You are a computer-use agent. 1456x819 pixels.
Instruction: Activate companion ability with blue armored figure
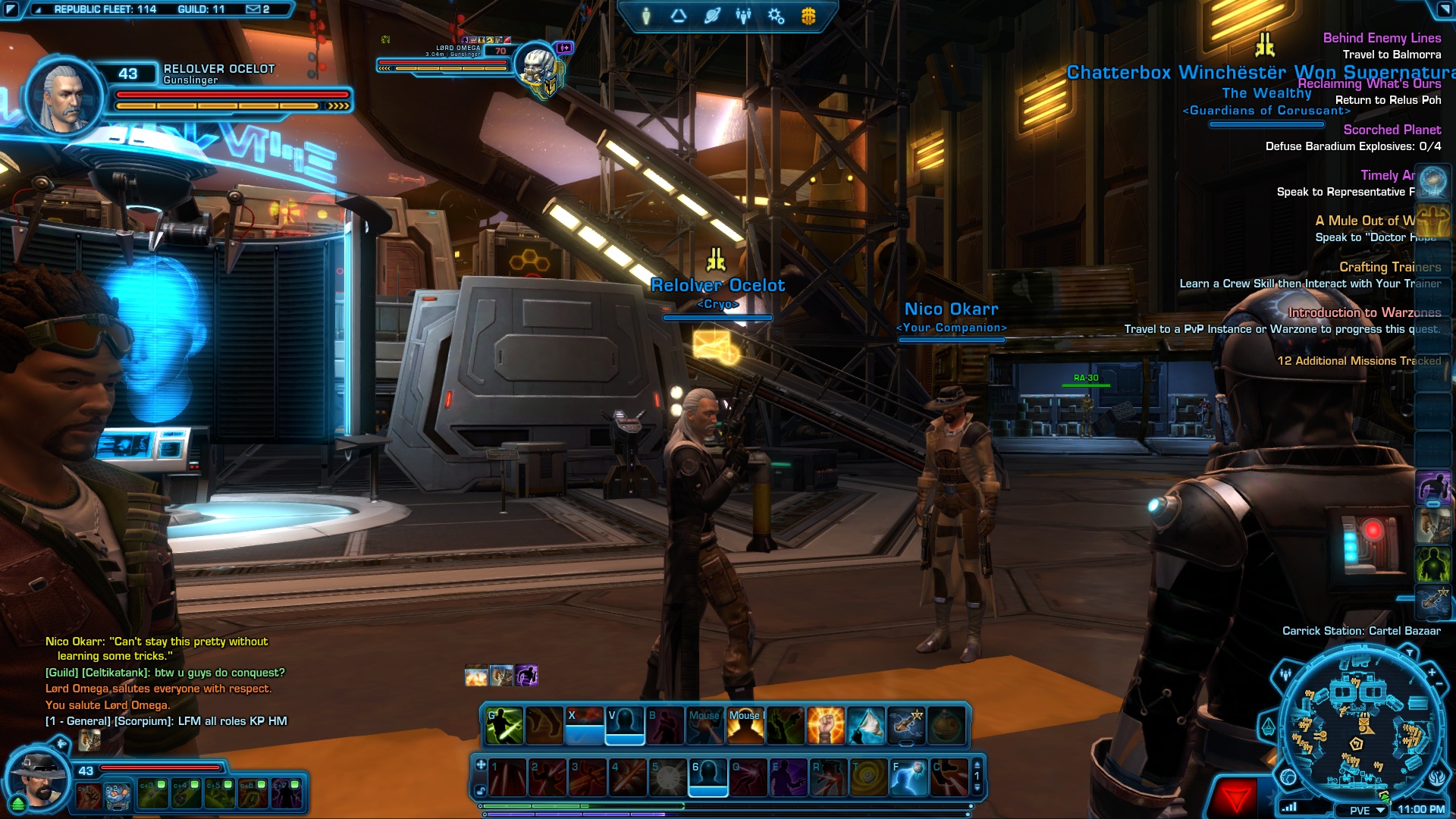pos(117,795)
